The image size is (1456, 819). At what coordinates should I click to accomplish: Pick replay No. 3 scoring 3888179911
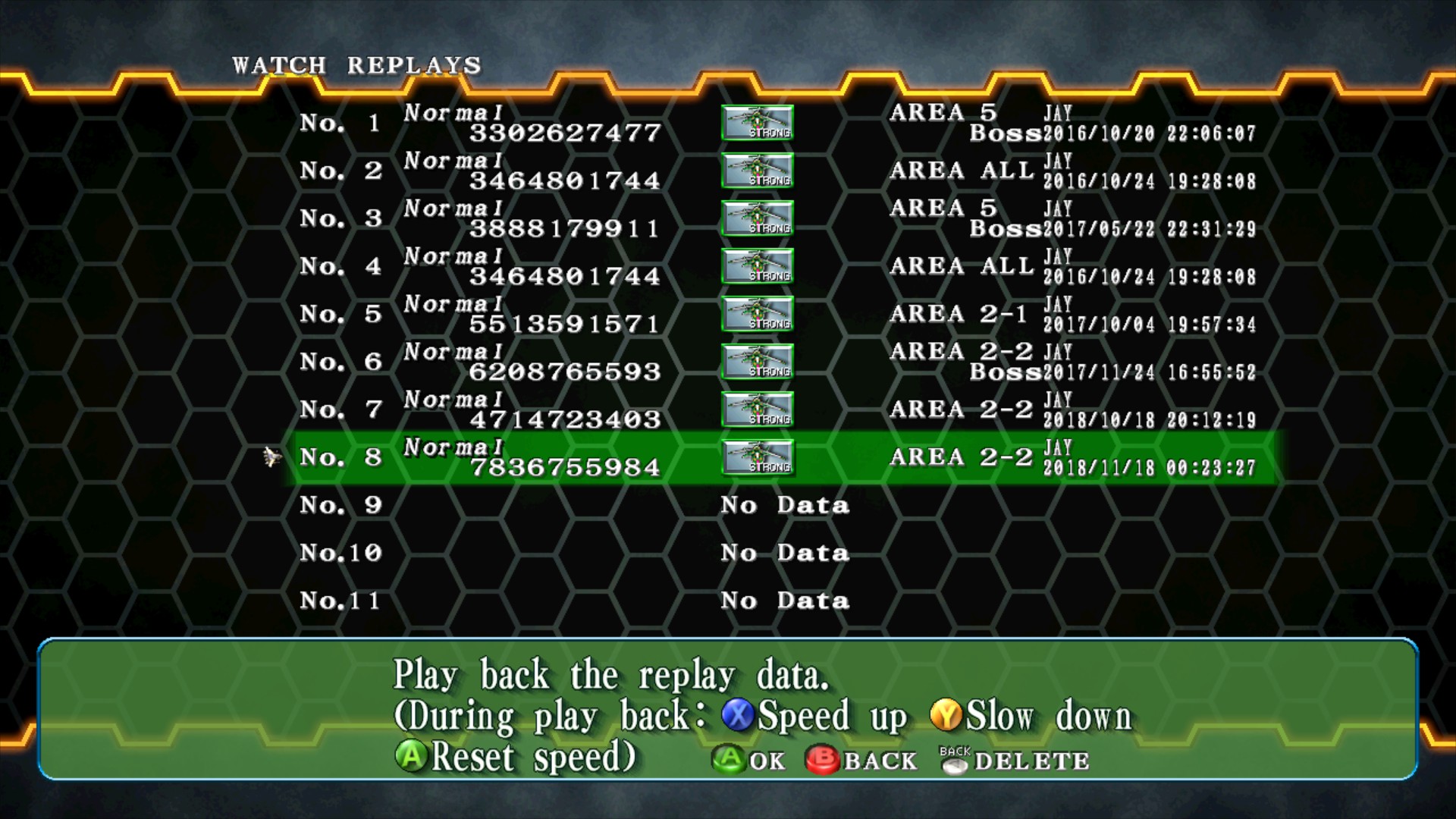tap(781, 219)
